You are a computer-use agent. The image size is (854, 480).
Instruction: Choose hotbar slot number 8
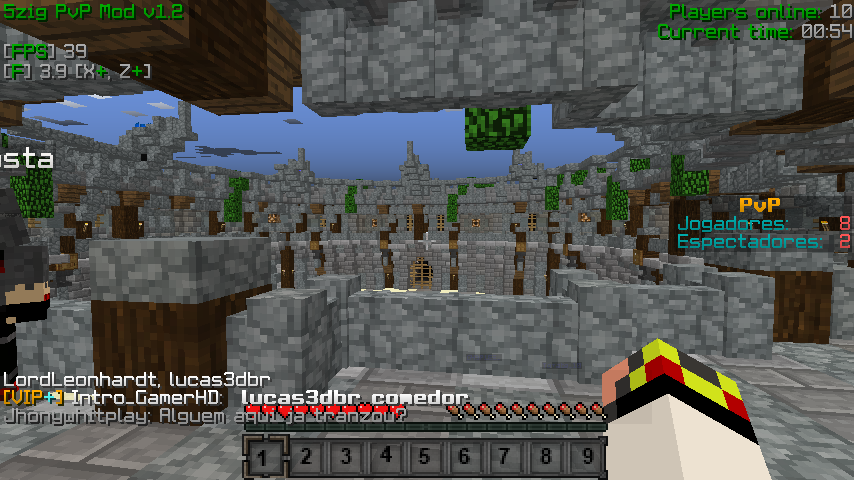coord(546,458)
